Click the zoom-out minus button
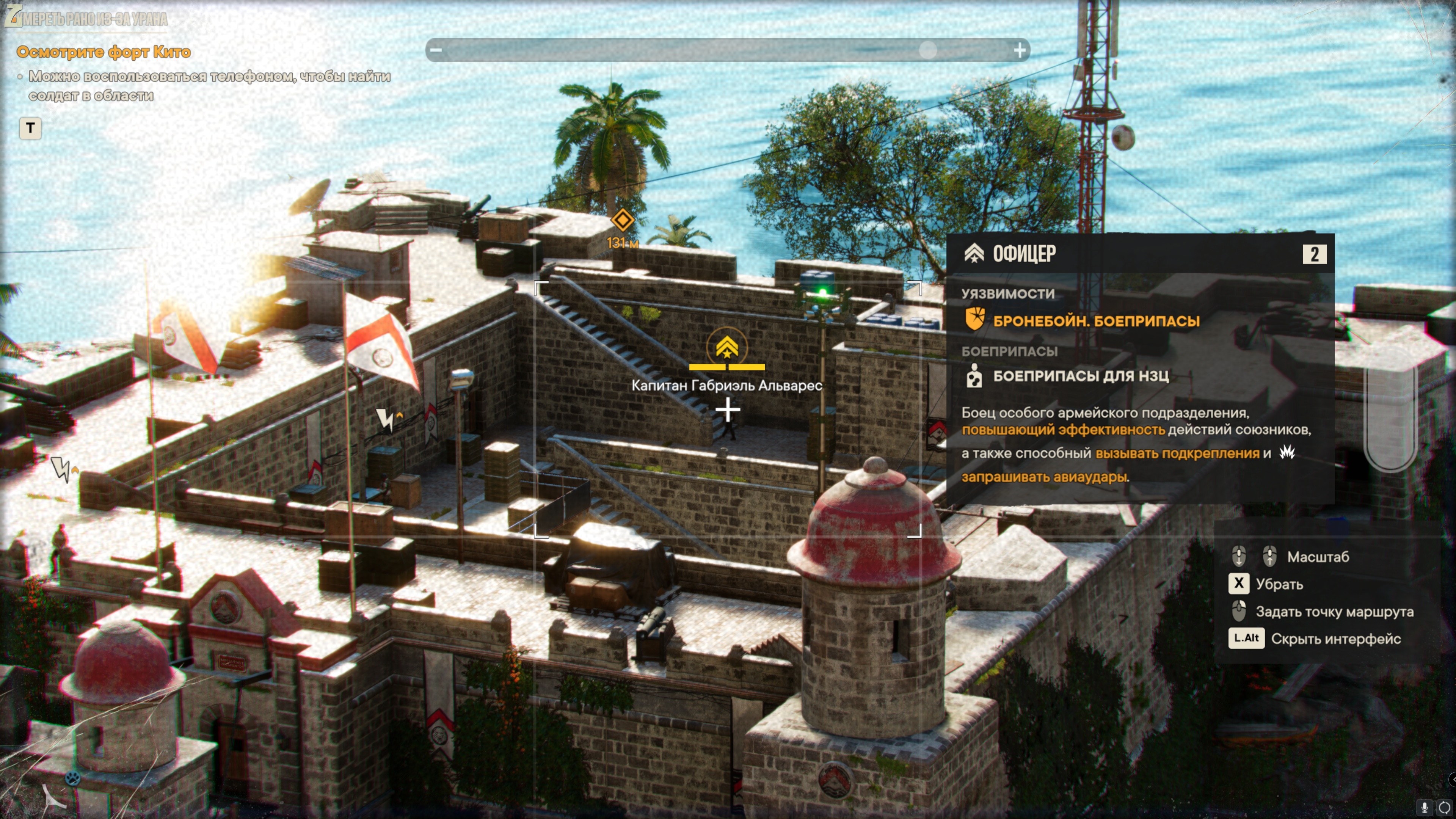 [436, 50]
